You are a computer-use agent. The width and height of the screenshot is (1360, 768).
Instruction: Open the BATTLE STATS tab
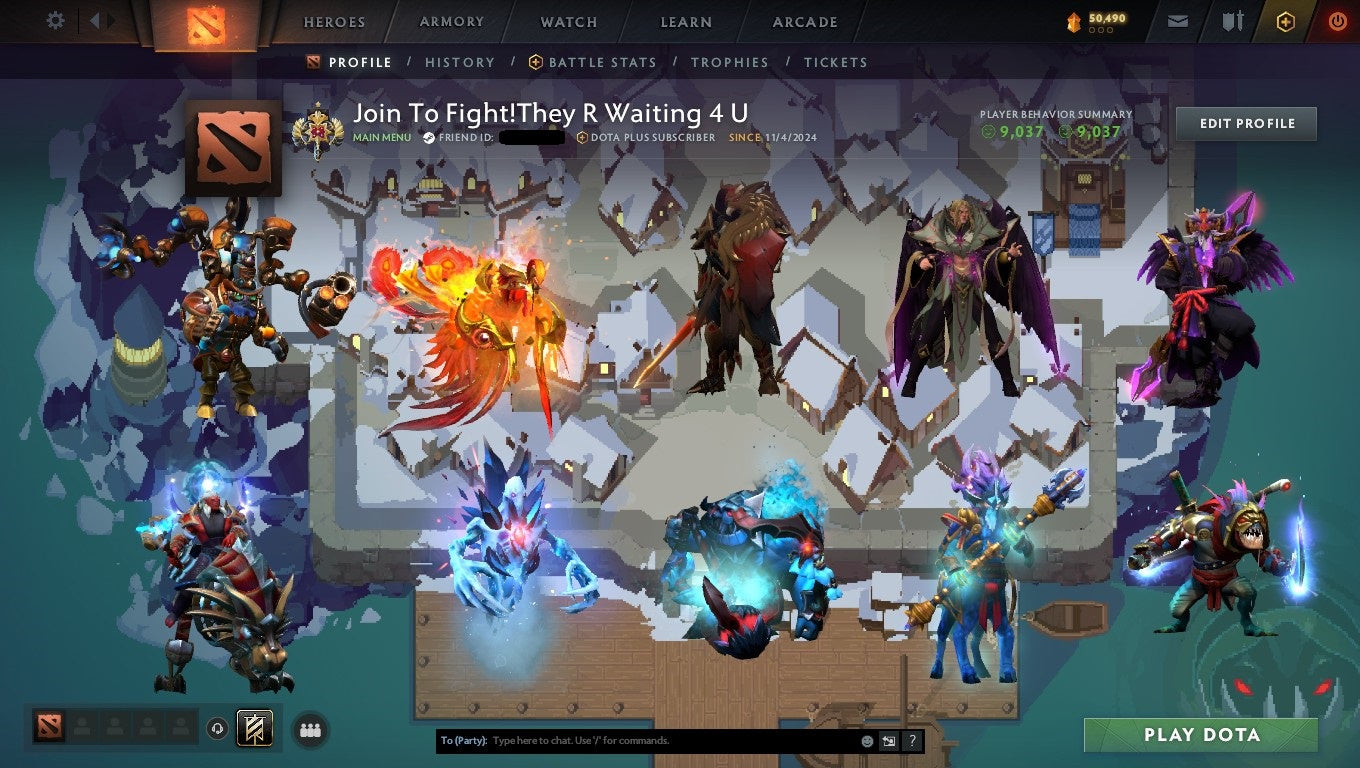601,62
